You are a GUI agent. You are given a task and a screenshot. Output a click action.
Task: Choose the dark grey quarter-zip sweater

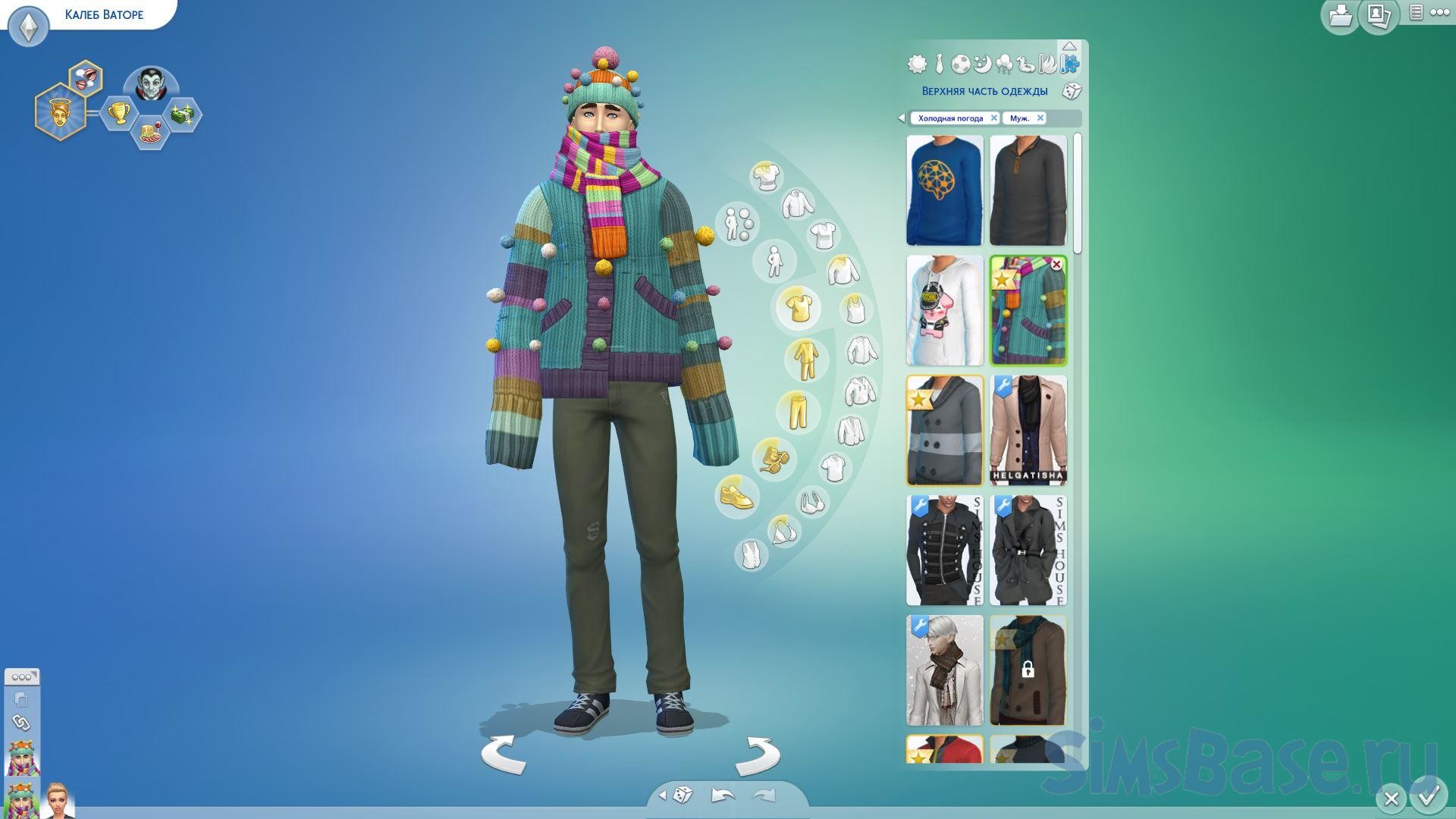pos(1028,190)
